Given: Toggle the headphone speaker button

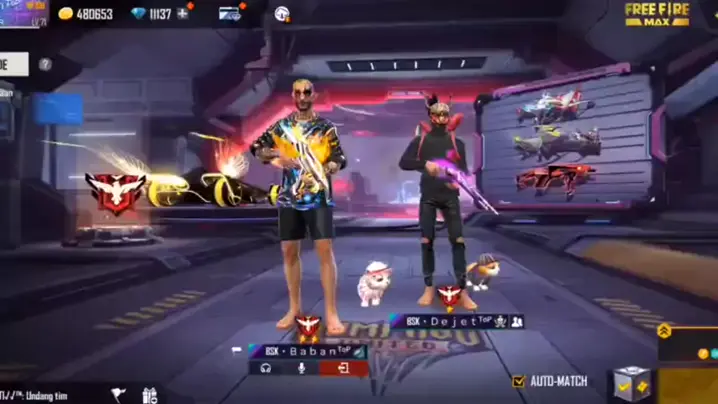Looking at the screenshot, I should (x=266, y=368).
